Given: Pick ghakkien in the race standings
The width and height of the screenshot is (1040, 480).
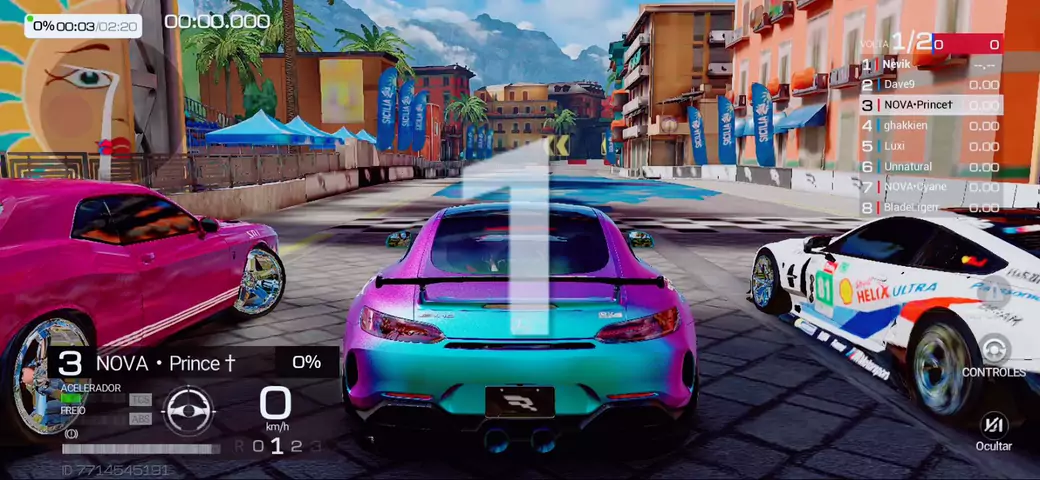Looking at the screenshot, I should [x=930, y=126].
